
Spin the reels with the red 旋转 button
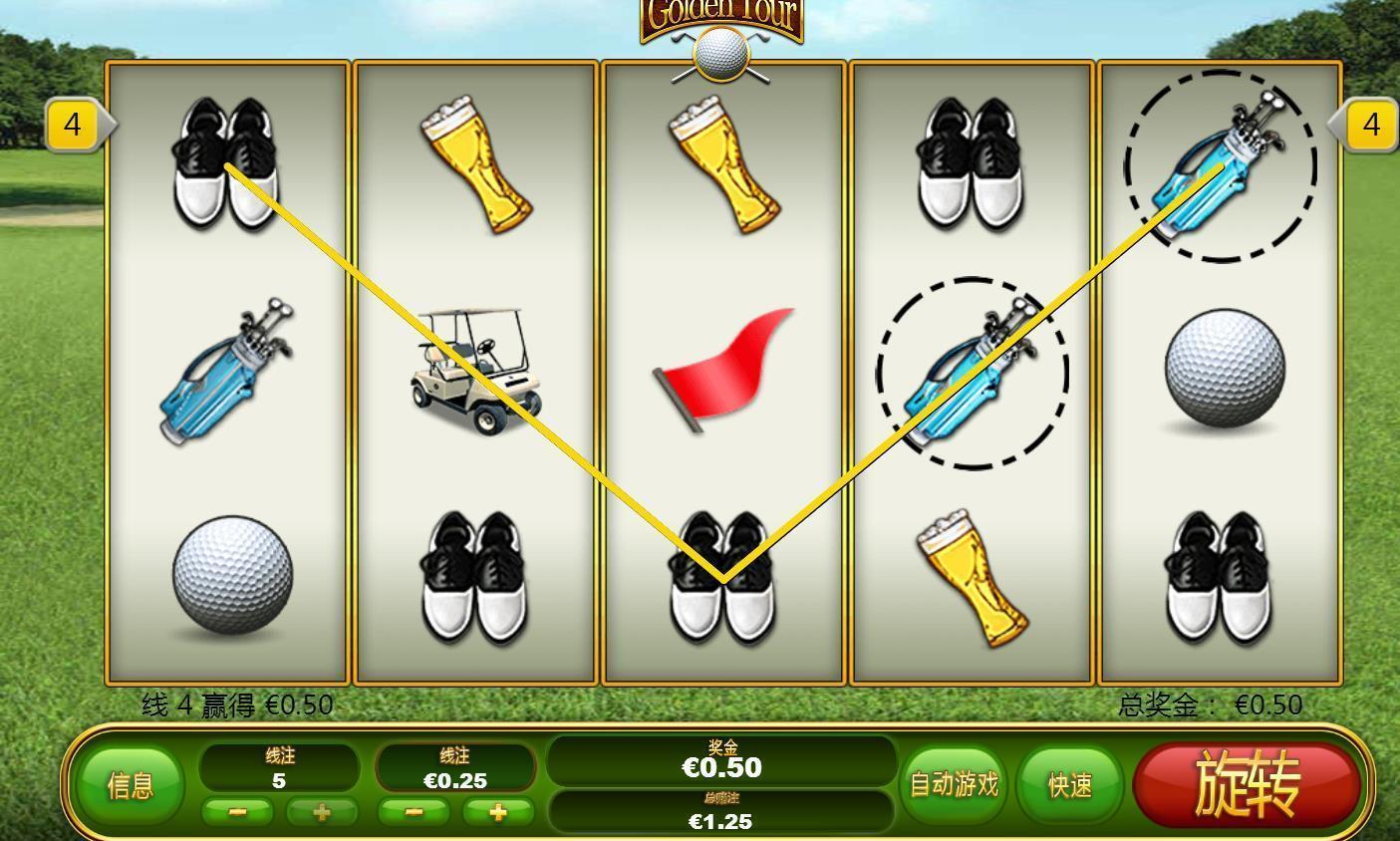[1247, 783]
